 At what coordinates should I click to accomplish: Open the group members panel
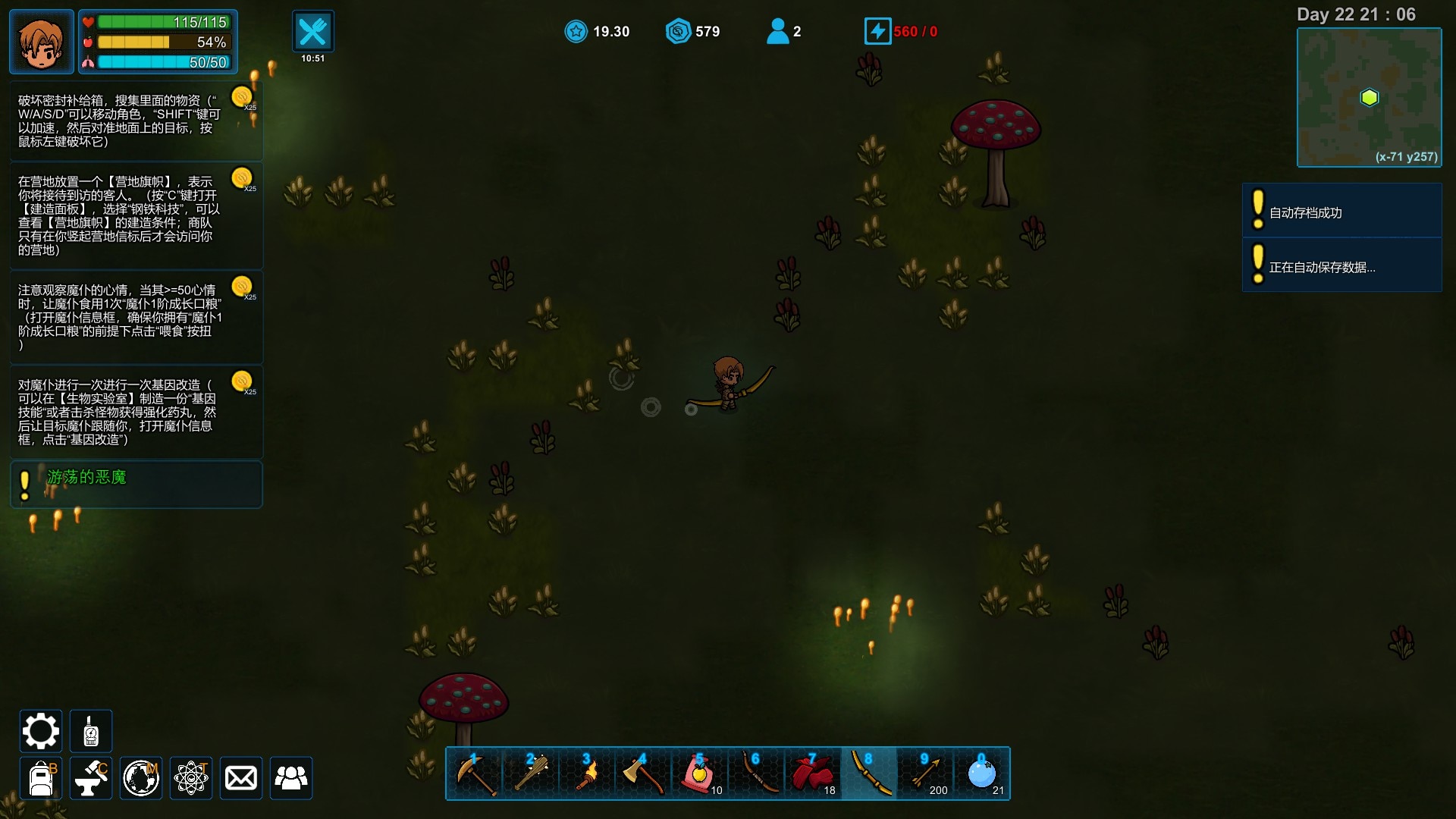(291, 778)
